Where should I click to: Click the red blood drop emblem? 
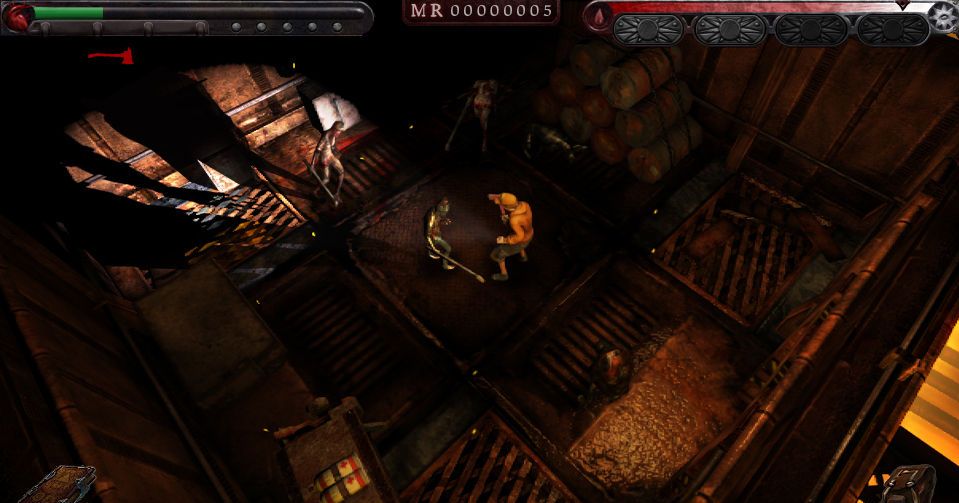(598, 17)
